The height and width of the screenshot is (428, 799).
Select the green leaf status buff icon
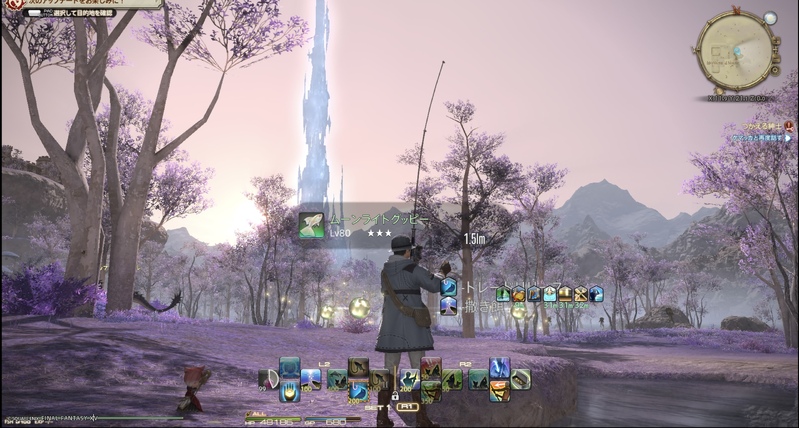pyautogui.click(x=504, y=294)
